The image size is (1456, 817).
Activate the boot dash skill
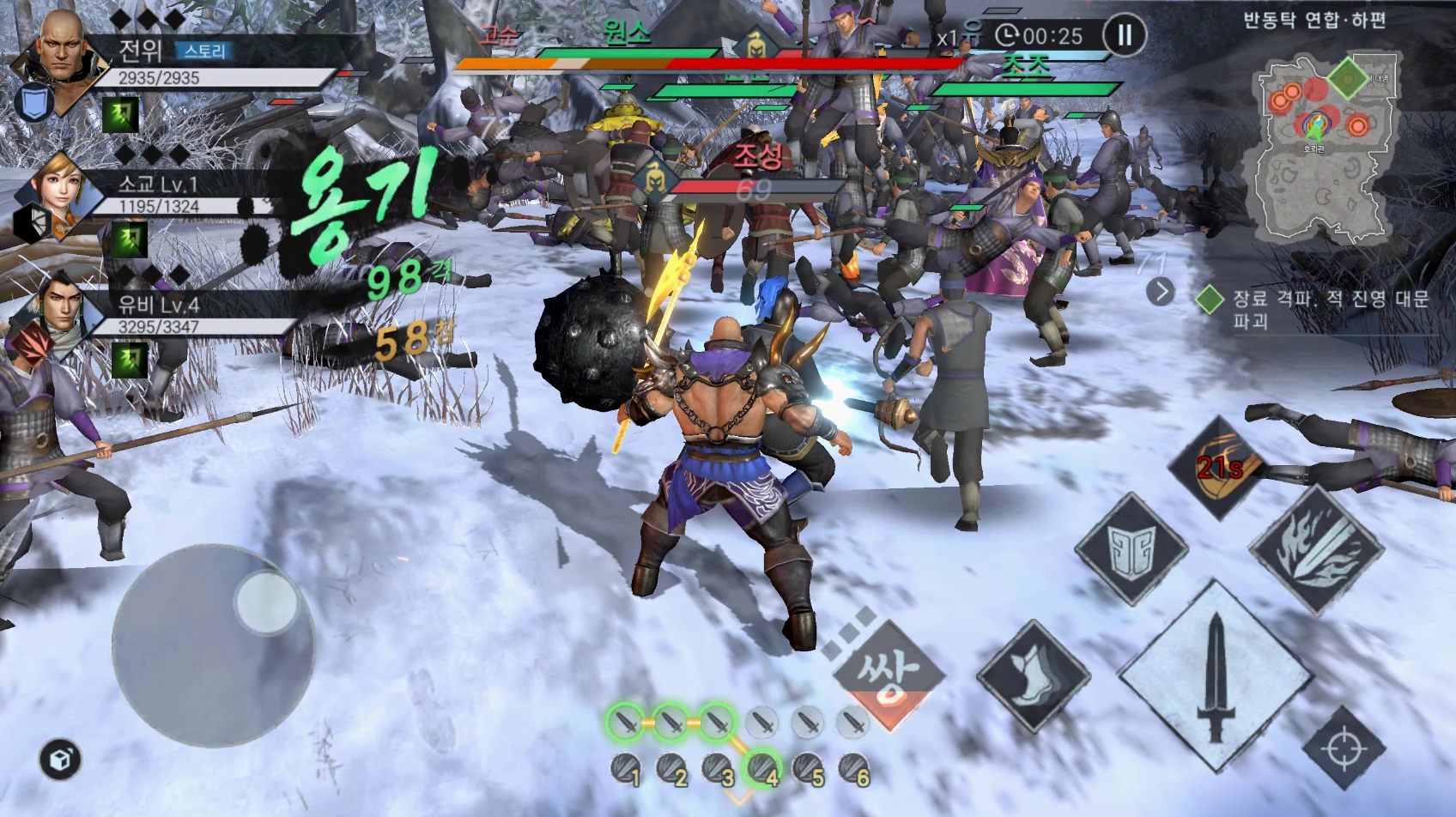(x=1033, y=675)
